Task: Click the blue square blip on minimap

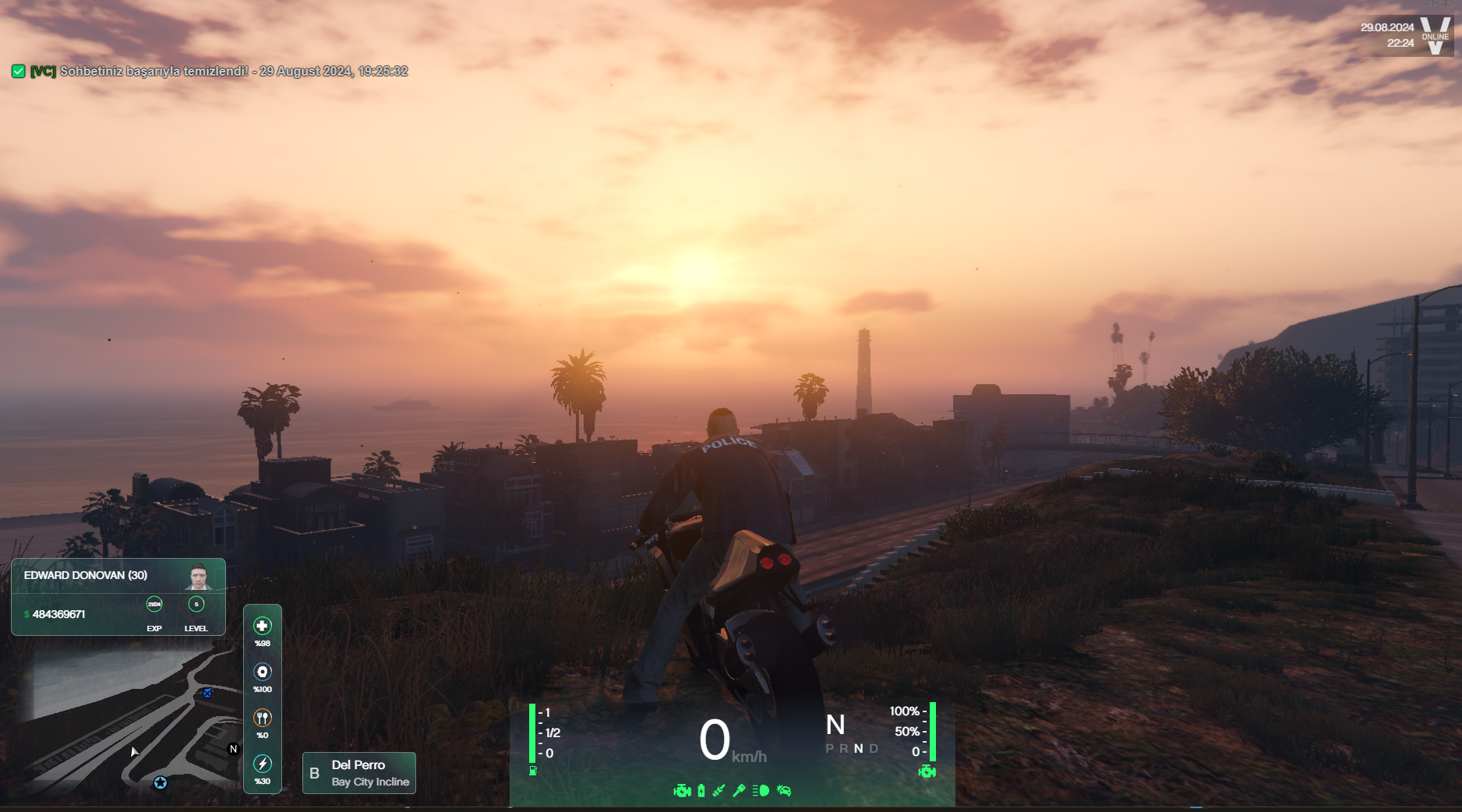Action: click(x=207, y=693)
